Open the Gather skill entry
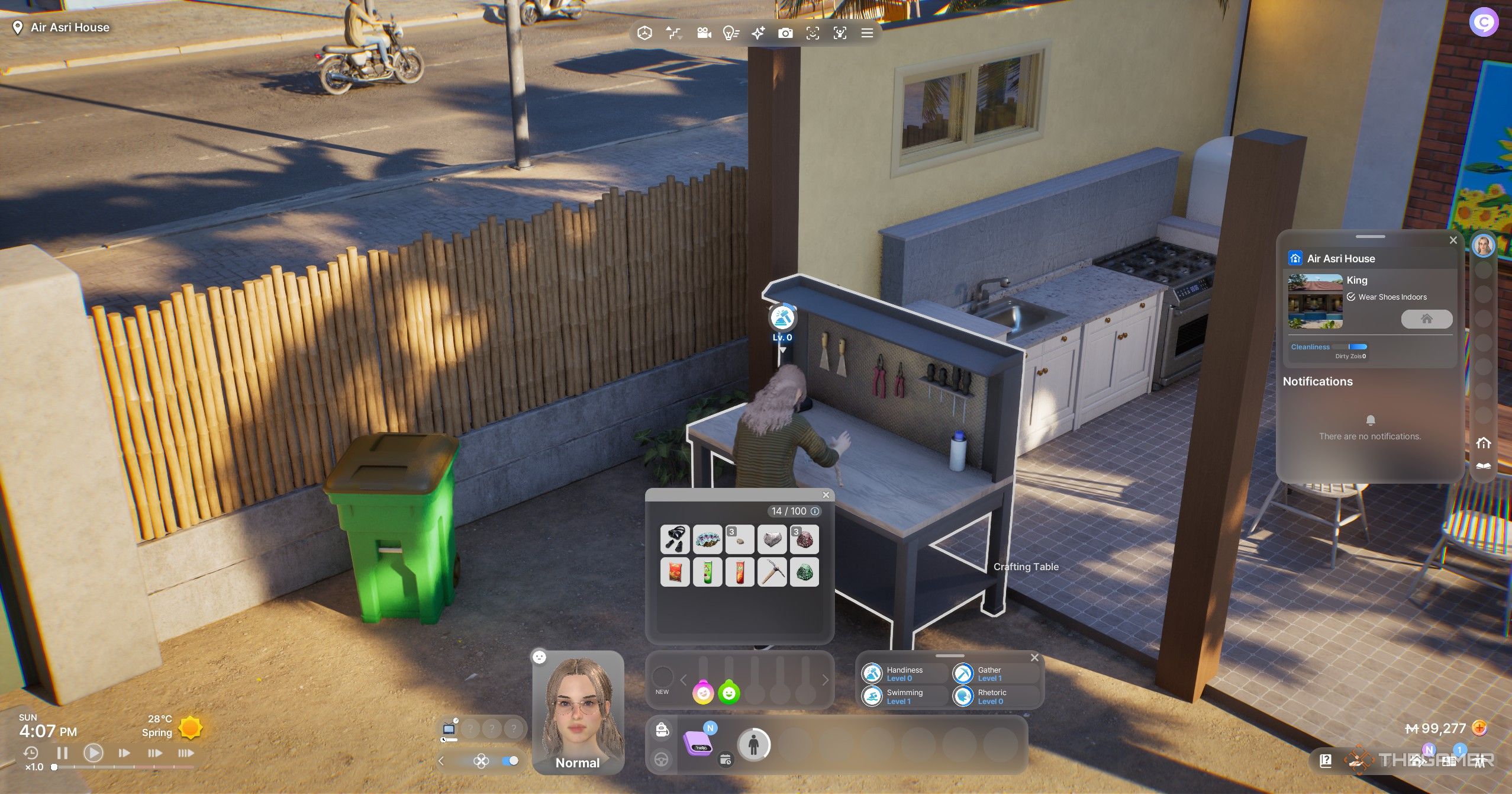Image resolution: width=1512 pixels, height=794 pixels. [x=994, y=674]
